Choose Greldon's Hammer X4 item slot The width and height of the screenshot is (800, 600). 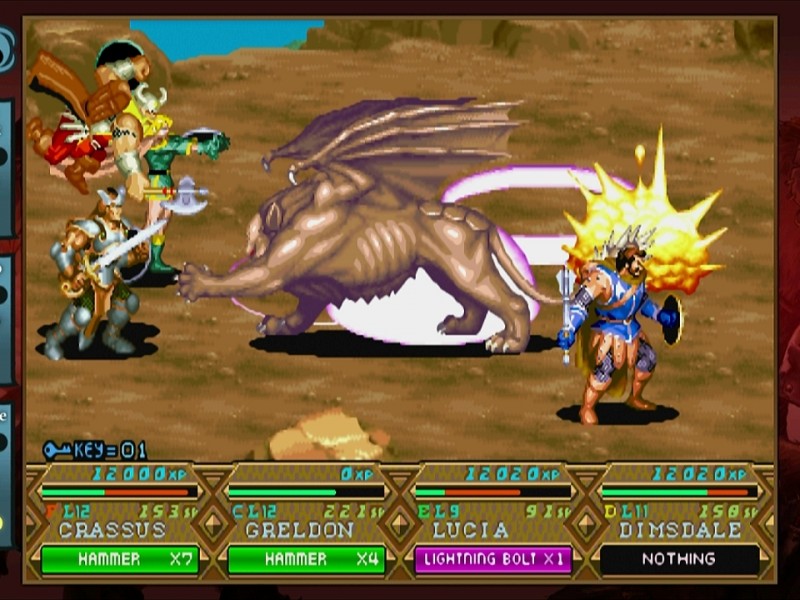point(306,560)
